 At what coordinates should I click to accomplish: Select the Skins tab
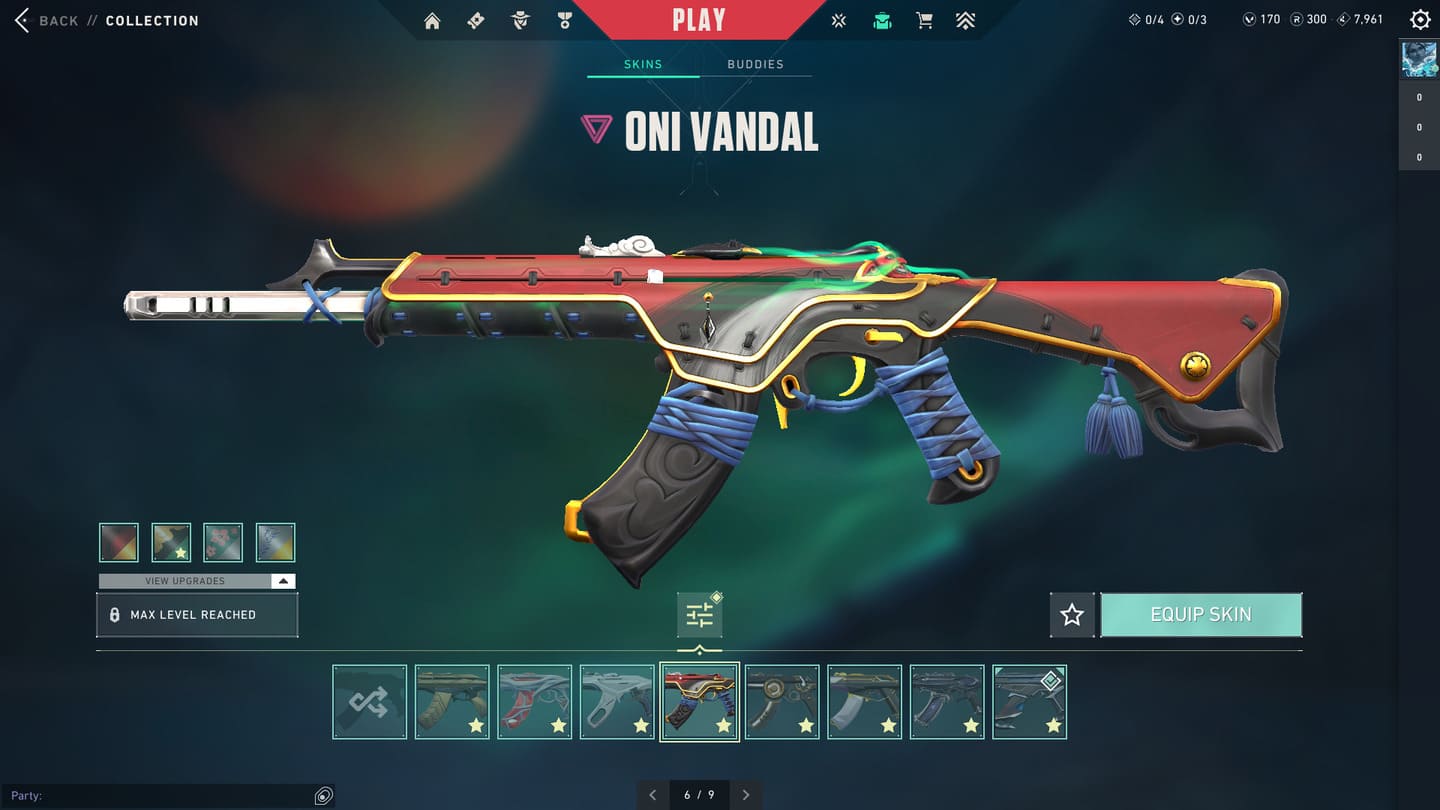643,64
